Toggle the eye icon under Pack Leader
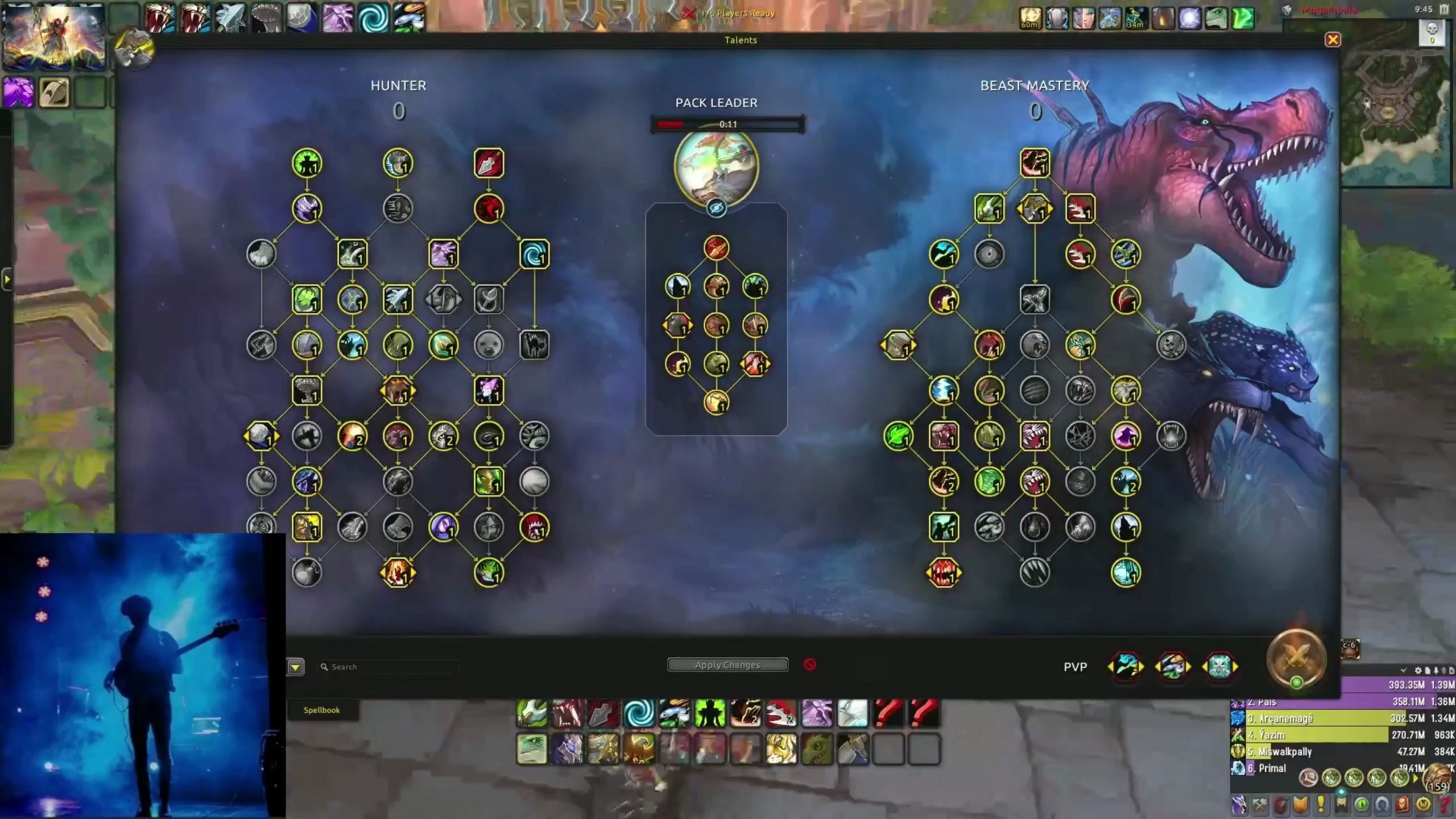 click(x=716, y=209)
